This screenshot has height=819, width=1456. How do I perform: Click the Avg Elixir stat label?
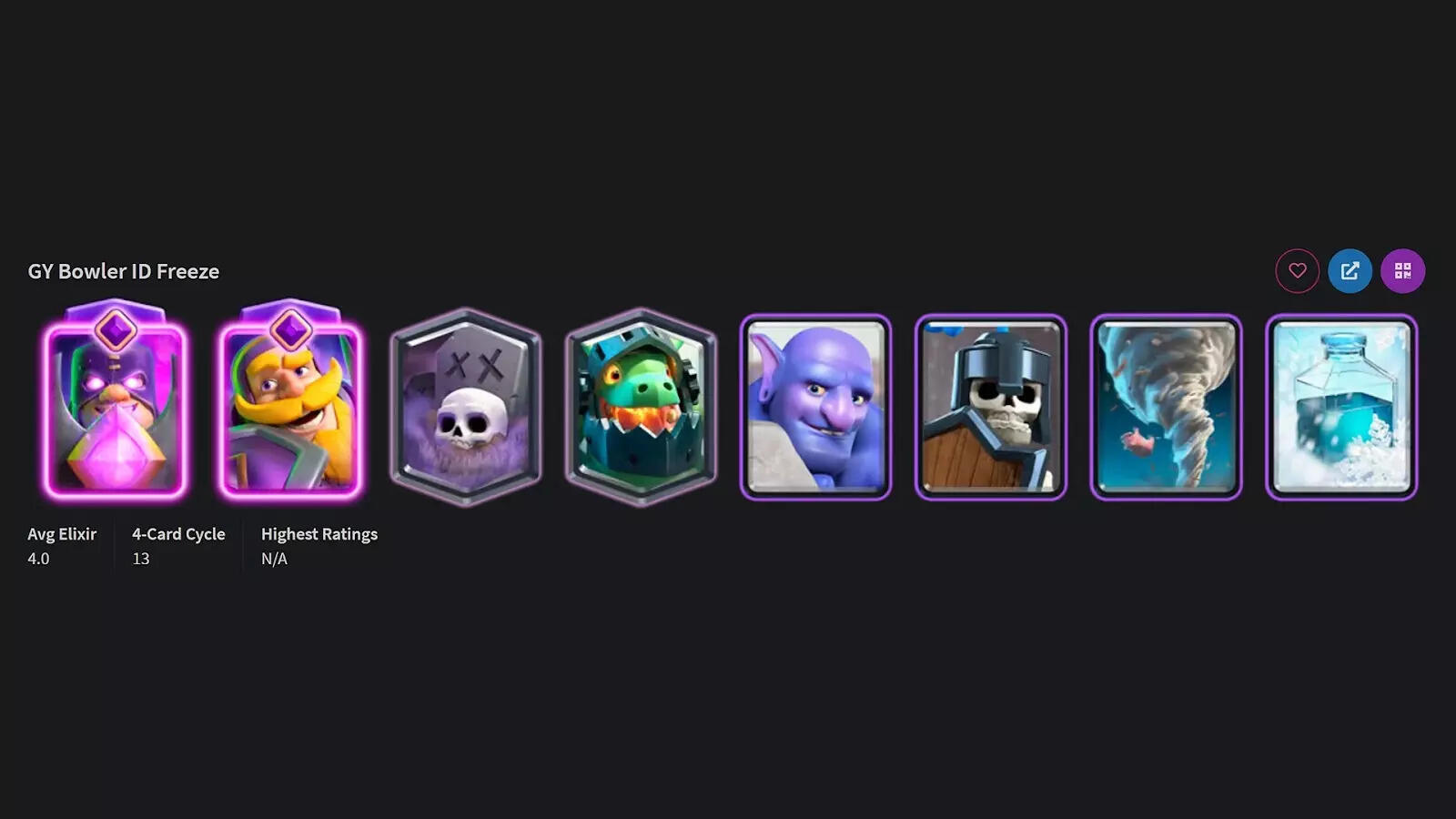click(x=60, y=534)
